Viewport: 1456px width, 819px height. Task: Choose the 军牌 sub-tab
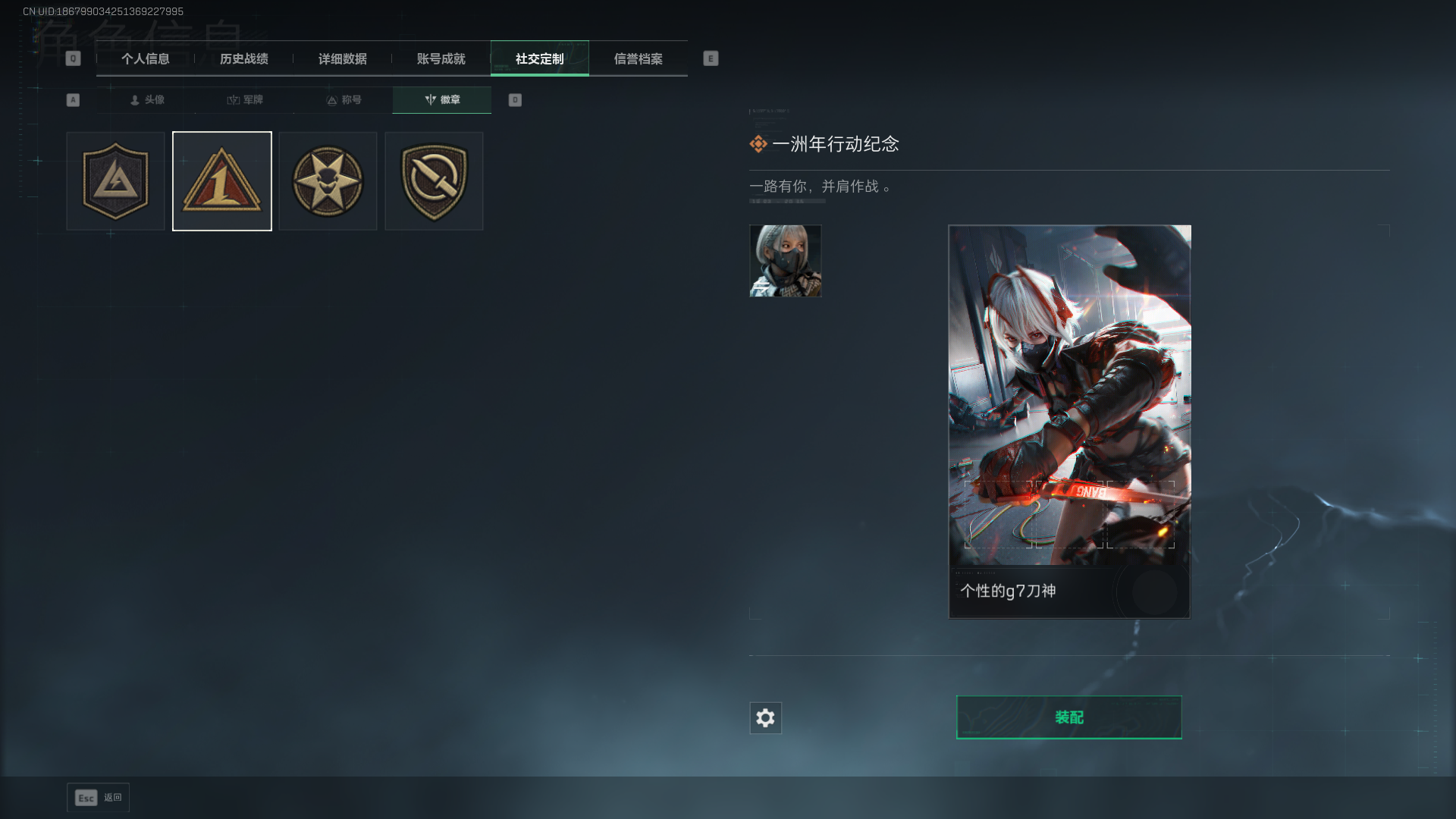coord(245,100)
